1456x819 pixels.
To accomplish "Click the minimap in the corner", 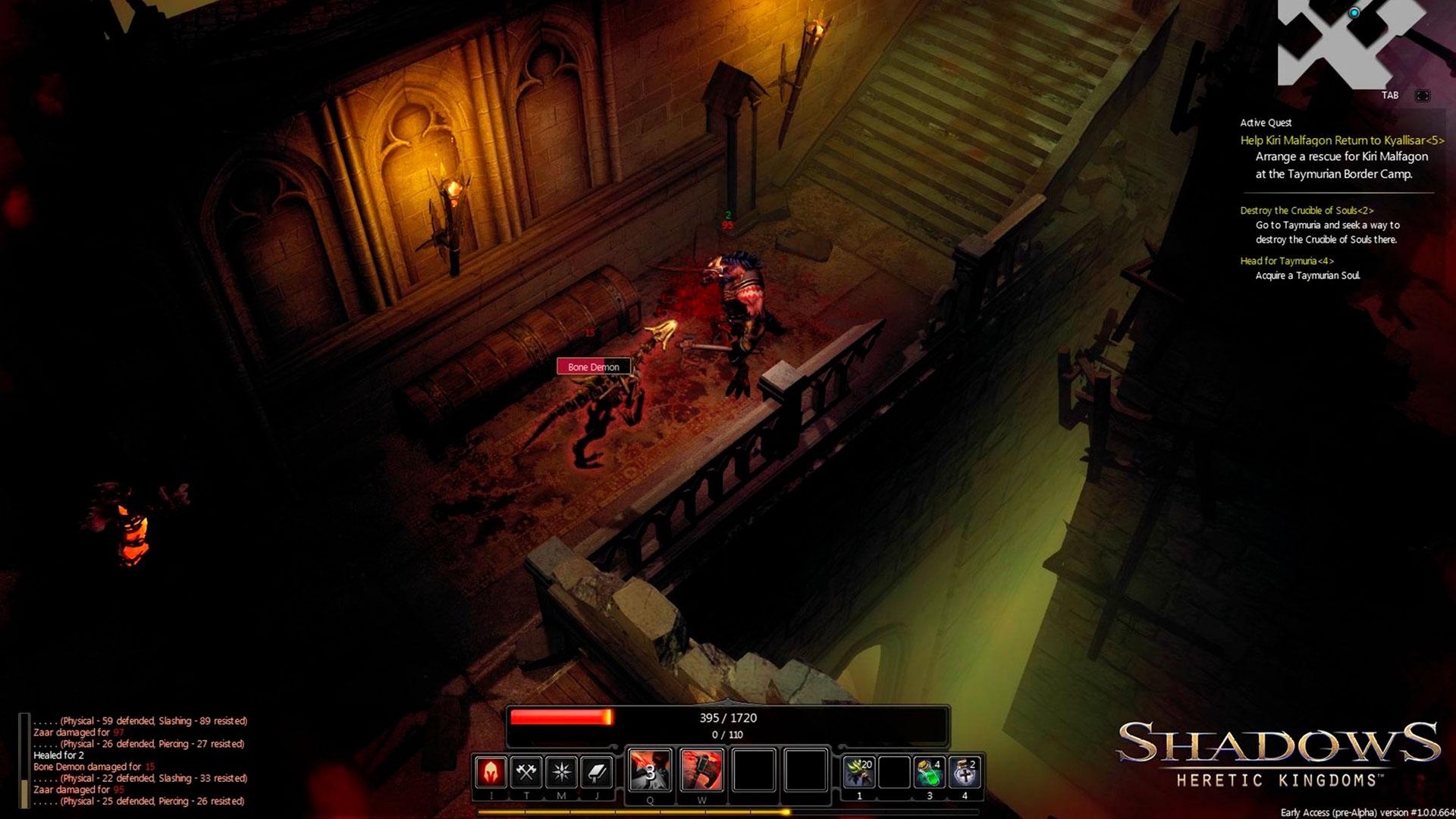I will point(1350,42).
